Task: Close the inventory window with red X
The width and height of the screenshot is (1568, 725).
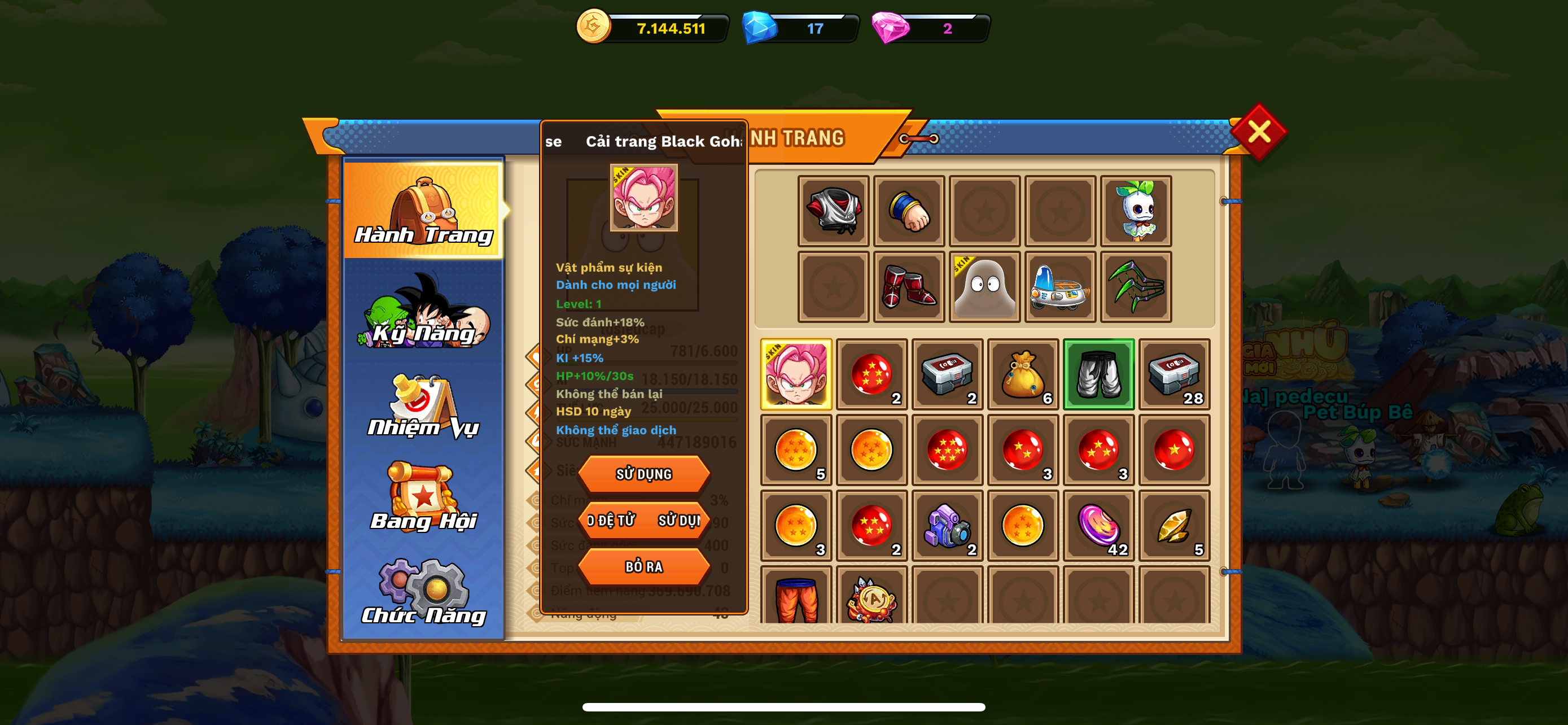Action: click(1258, 132)
